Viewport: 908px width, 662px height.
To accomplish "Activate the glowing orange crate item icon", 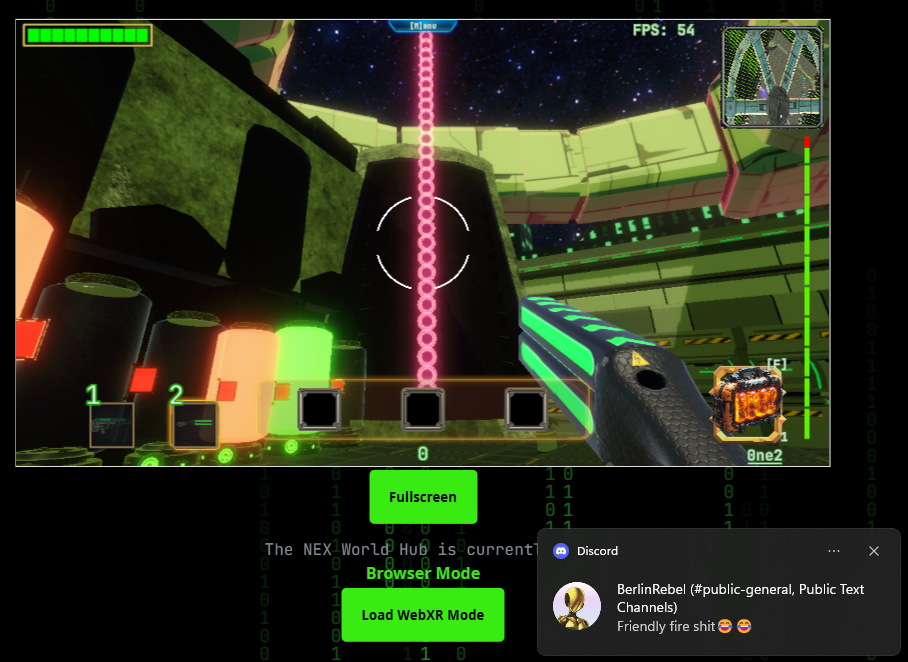I will 747,404.
